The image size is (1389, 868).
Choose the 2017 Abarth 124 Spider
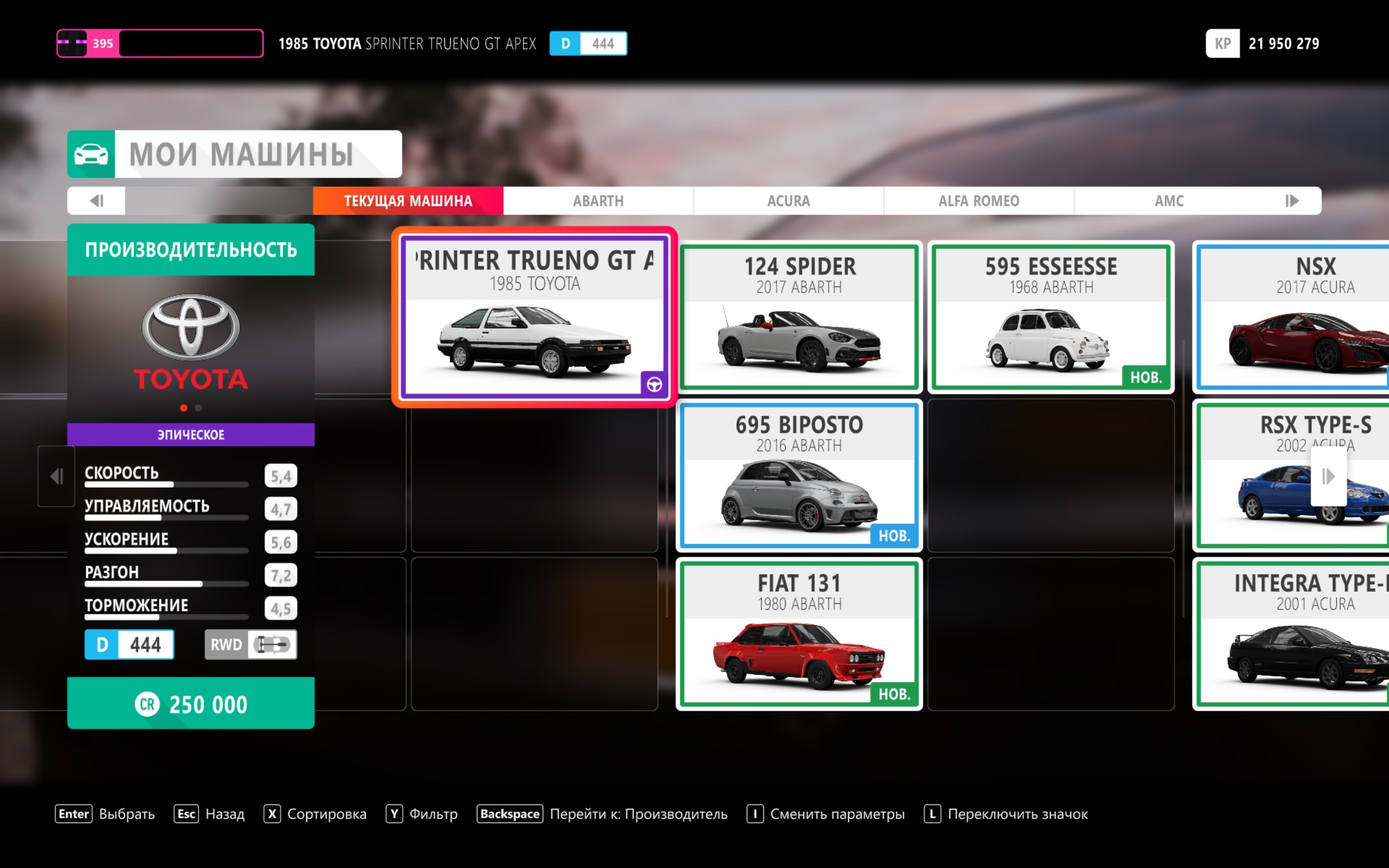799,317
